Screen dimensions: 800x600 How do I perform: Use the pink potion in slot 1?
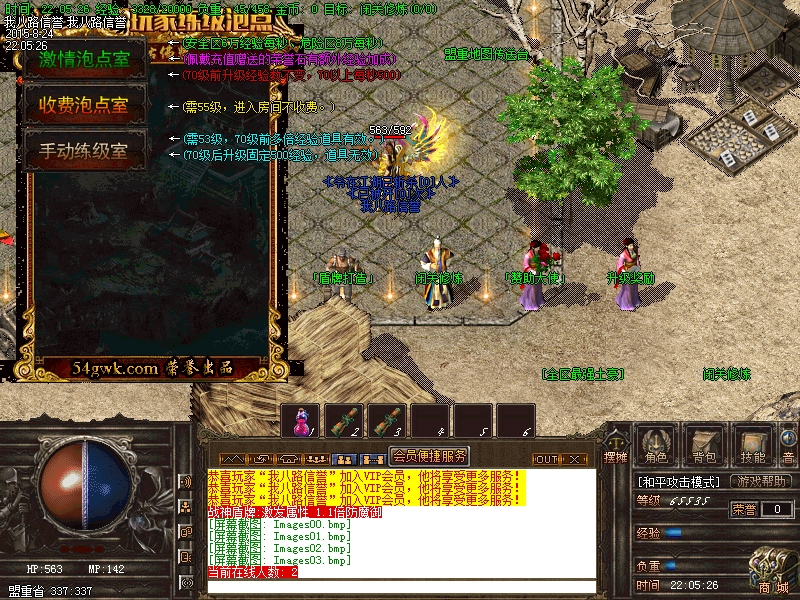pos(300,420)
